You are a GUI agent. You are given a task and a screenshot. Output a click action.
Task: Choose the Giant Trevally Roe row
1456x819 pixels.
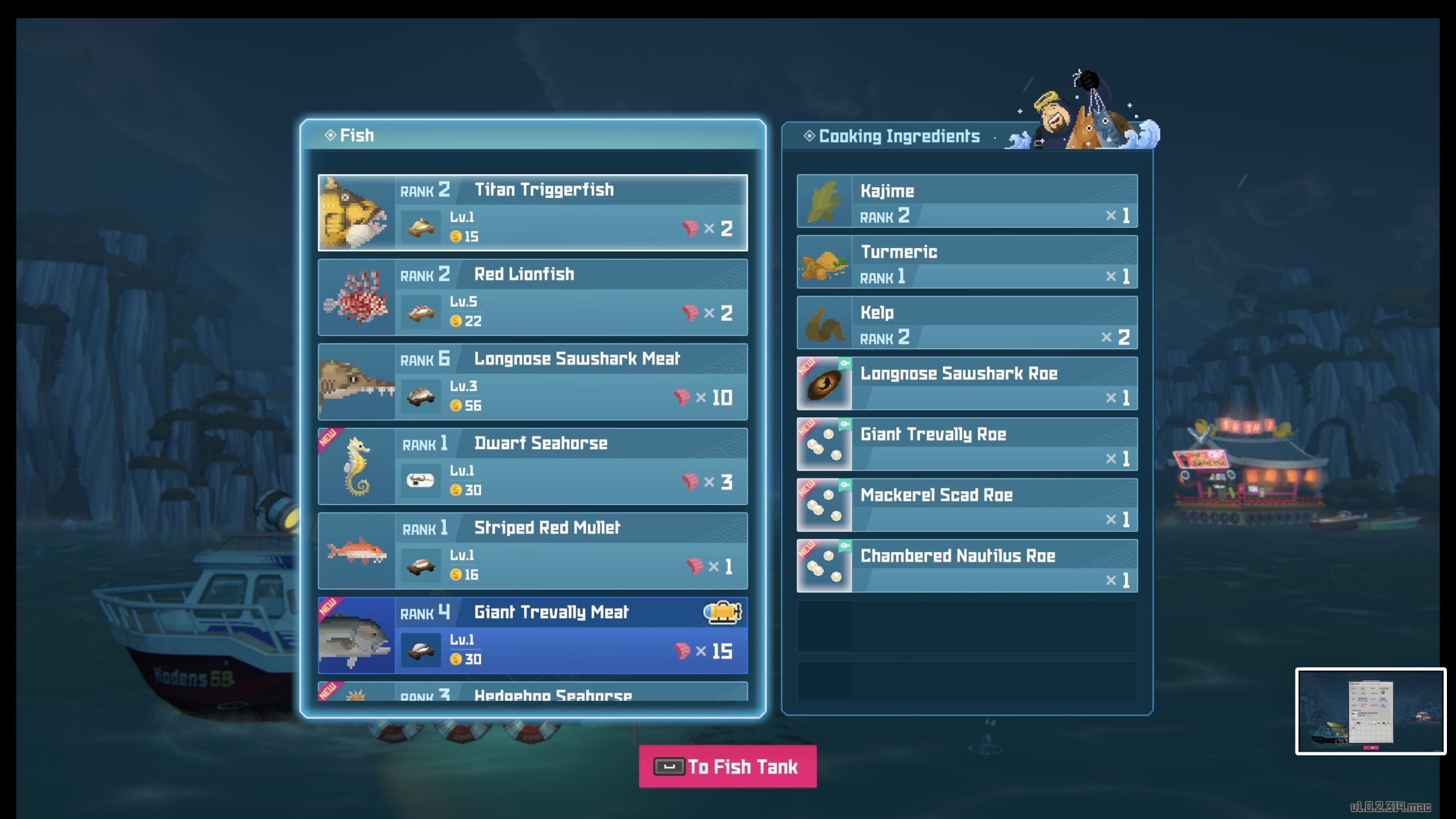pos(967,444)
